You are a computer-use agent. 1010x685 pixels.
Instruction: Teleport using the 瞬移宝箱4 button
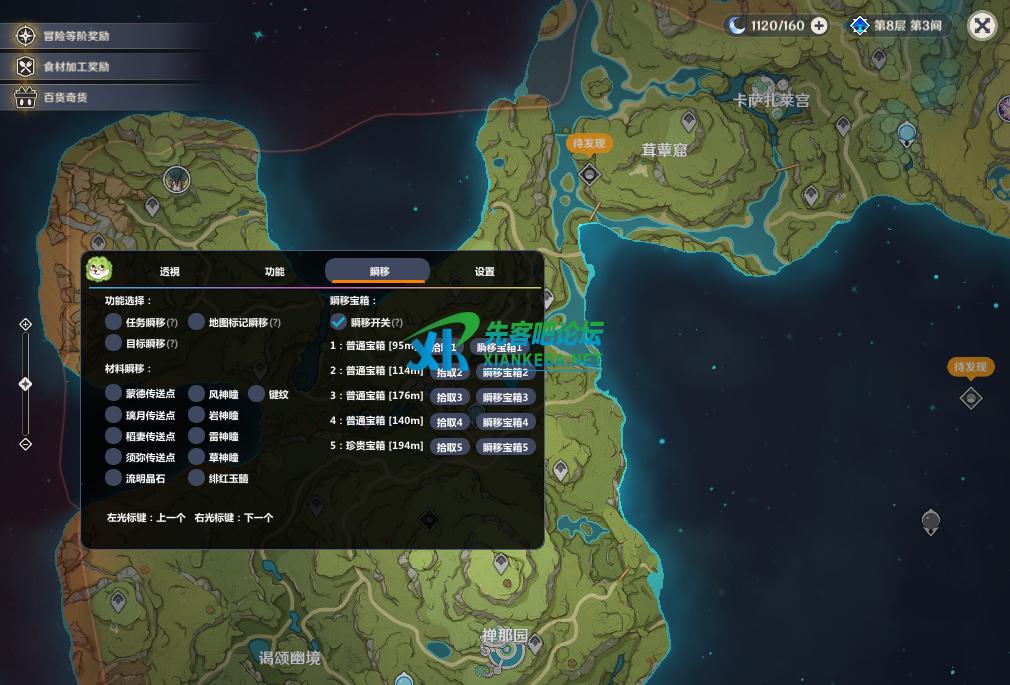pyautogui.click(x=505, y=422)
